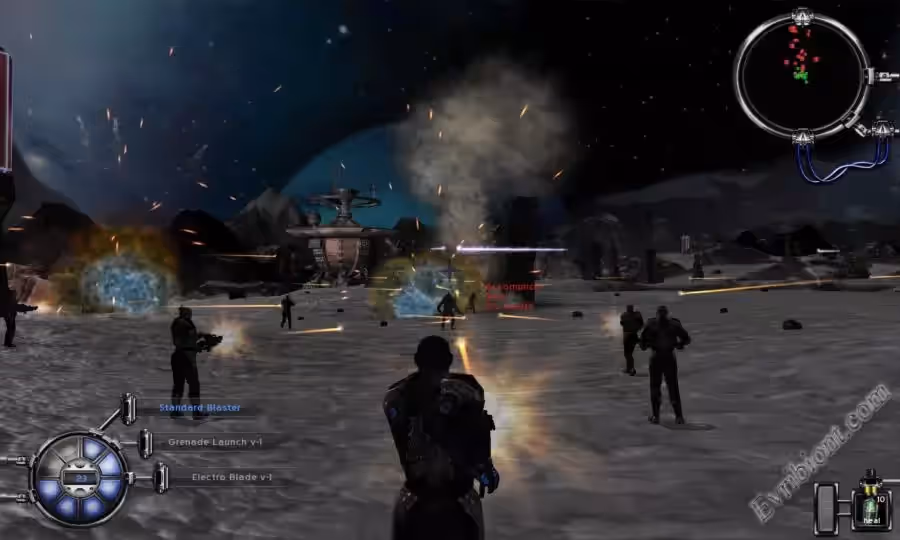Click the circular radar minimap
Image resolution: width=900 pixels, height=540 pixels.
coord(801,75)
